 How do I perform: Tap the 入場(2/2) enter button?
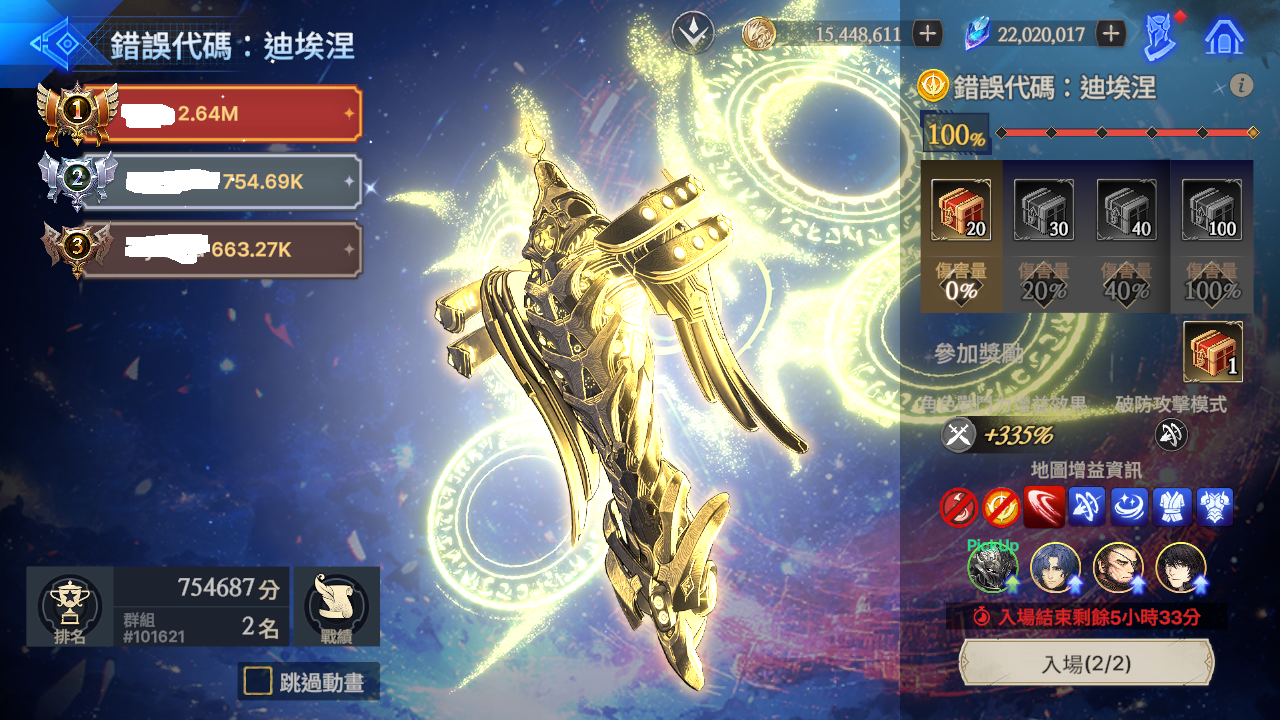click(x=1086, y=663)
